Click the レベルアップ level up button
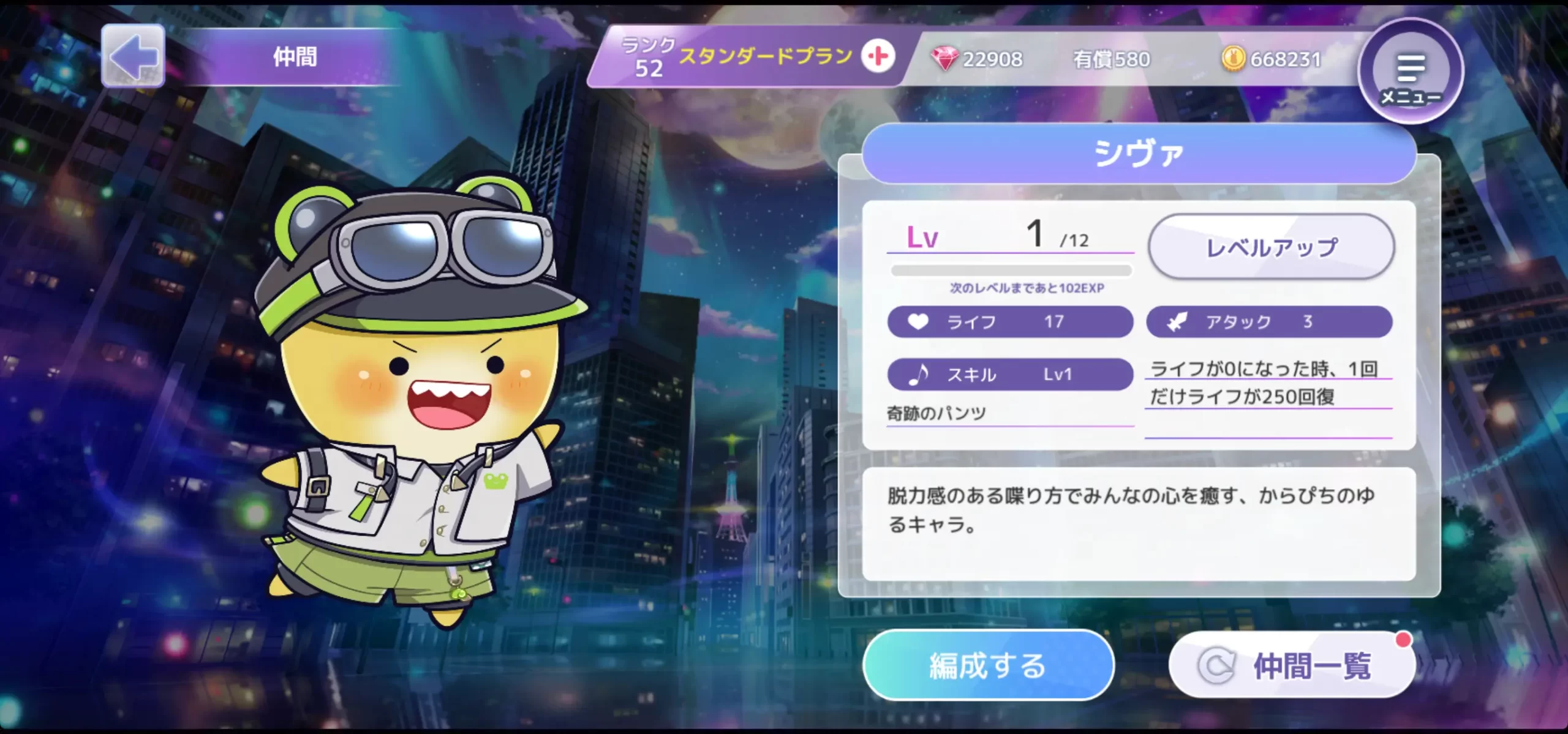 [x=1271, y=247]
